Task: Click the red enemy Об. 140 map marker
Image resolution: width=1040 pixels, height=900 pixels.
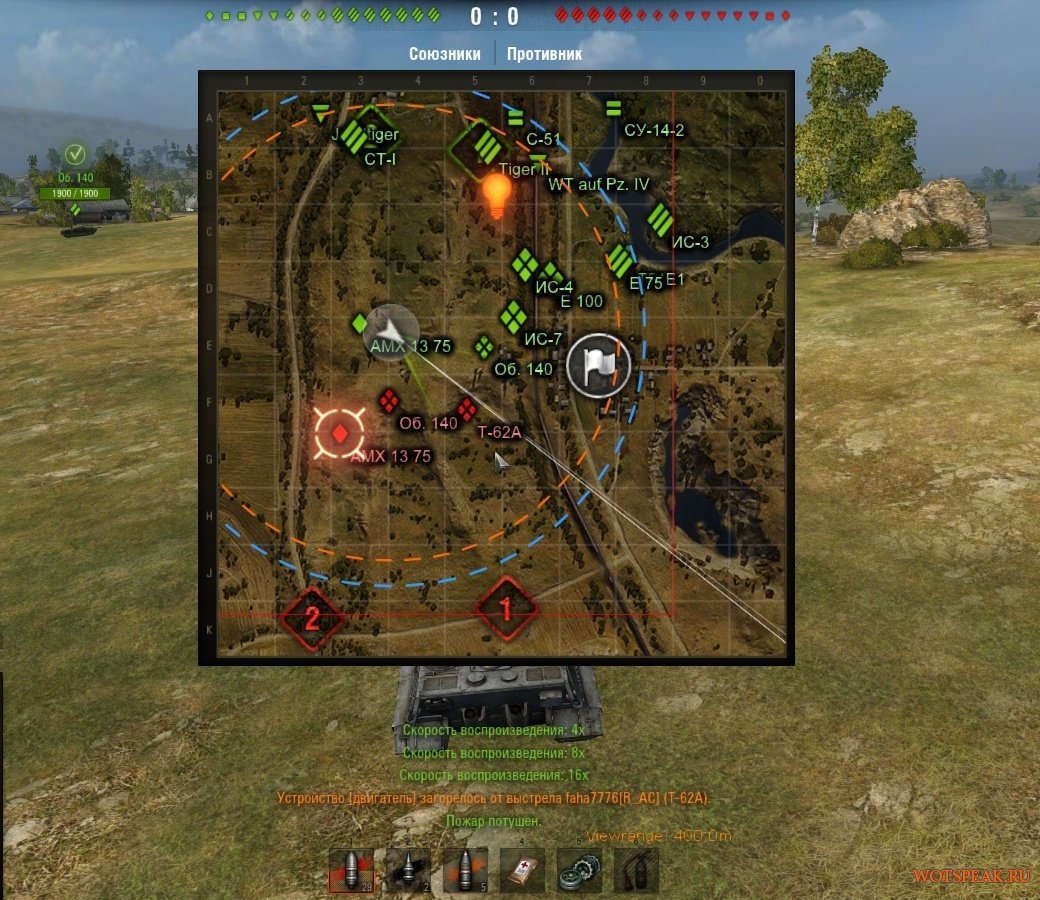Action: click(388, 402)
